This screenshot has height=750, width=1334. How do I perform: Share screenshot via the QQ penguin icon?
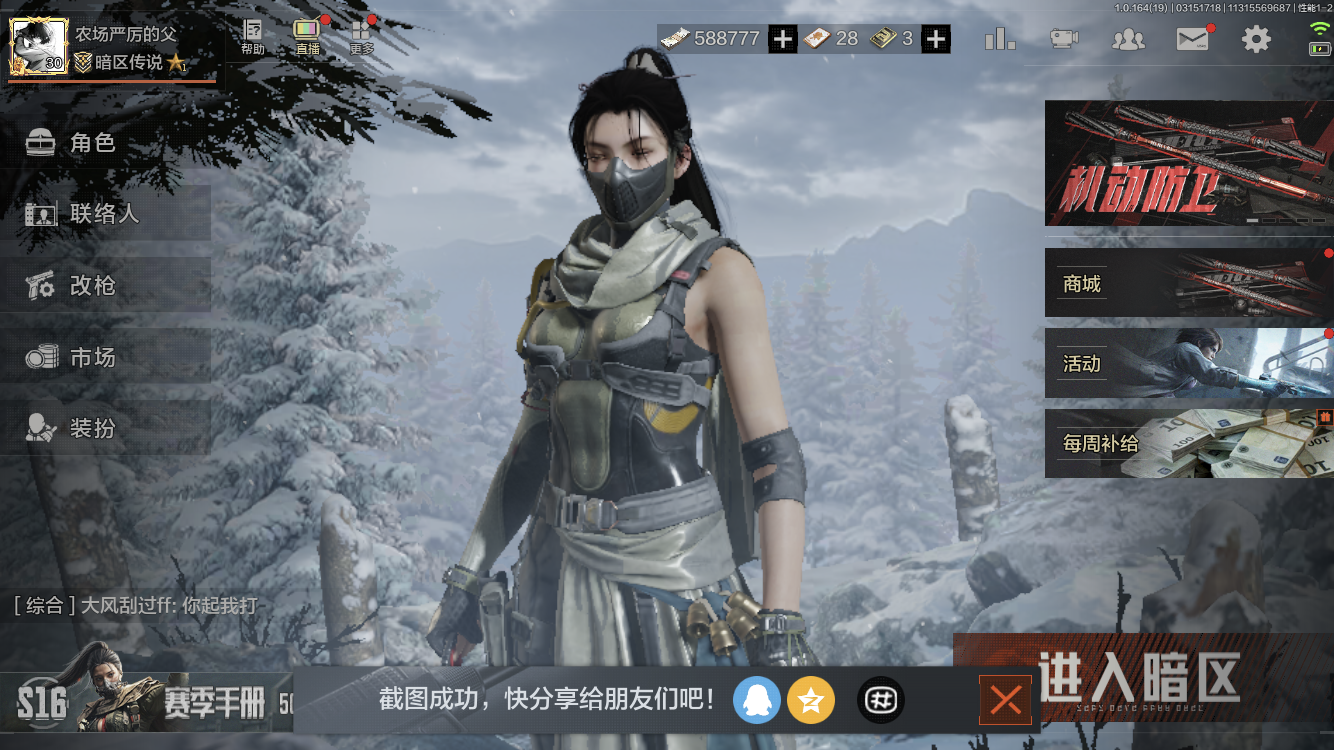click(757, 700)
